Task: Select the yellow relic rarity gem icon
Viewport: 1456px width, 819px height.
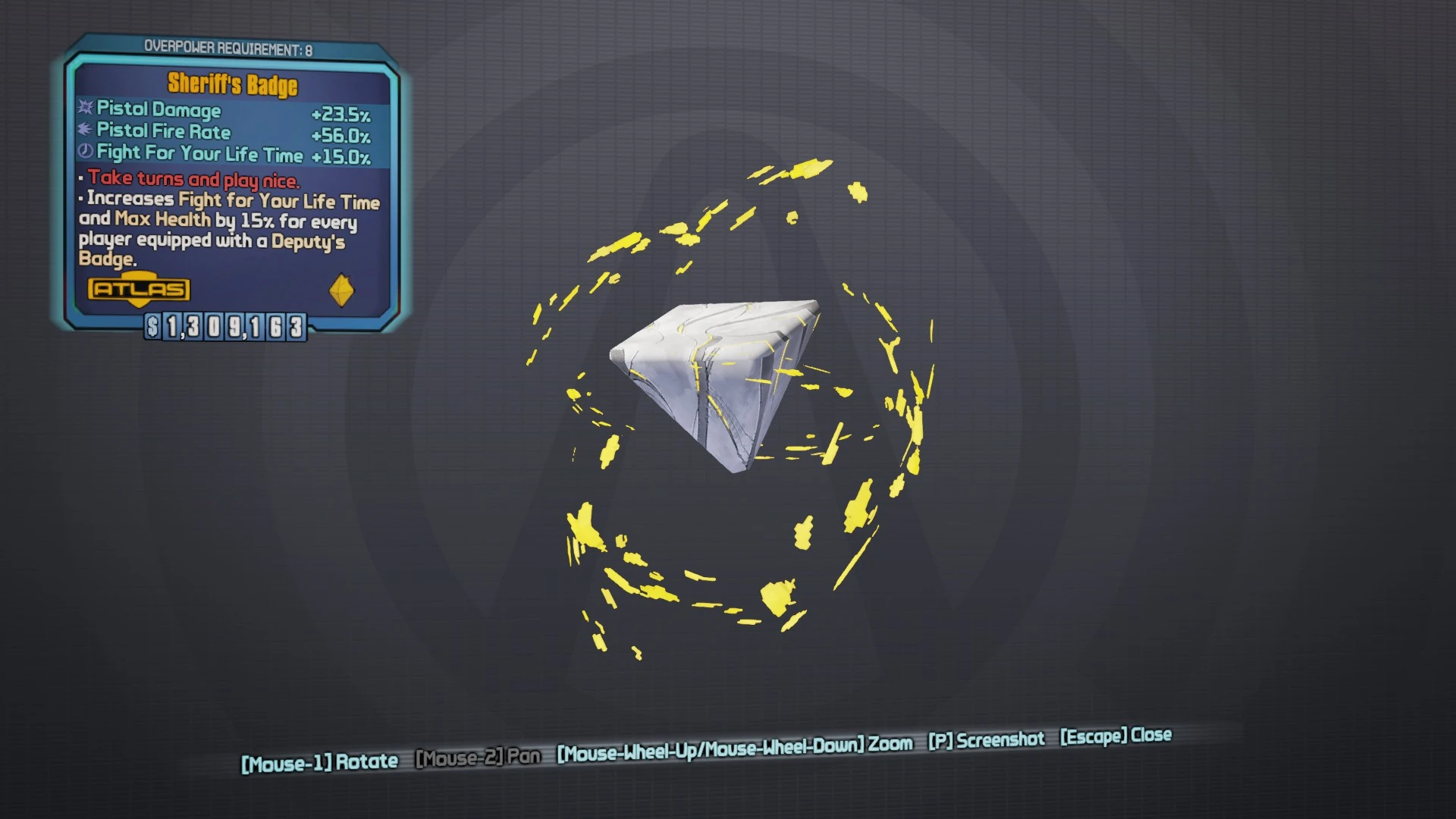Action: (340, 290)
